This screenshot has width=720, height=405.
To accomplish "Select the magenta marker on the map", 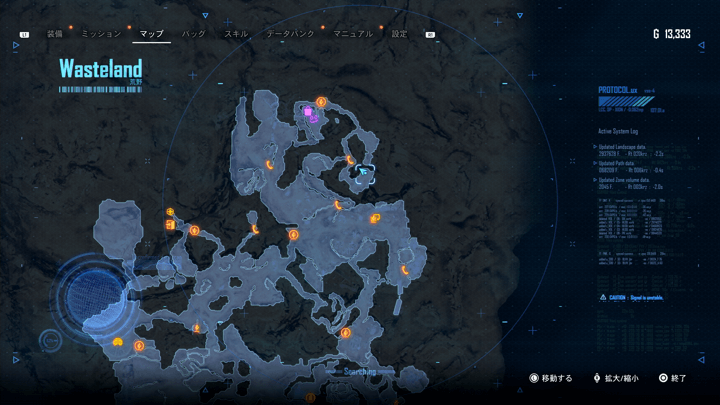I will point(310,114).
